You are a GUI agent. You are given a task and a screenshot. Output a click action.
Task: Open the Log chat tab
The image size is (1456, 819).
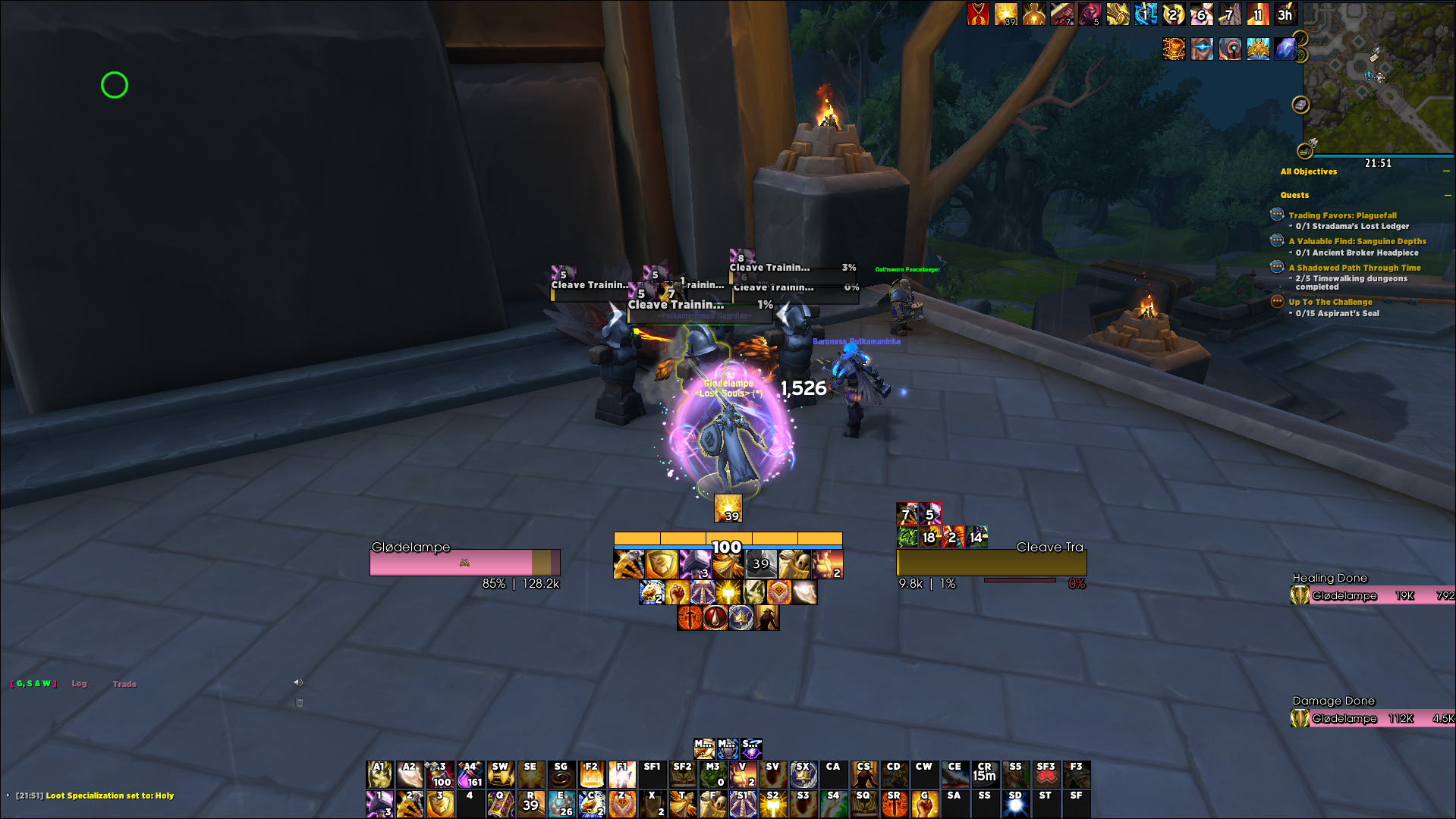(79, 683)
